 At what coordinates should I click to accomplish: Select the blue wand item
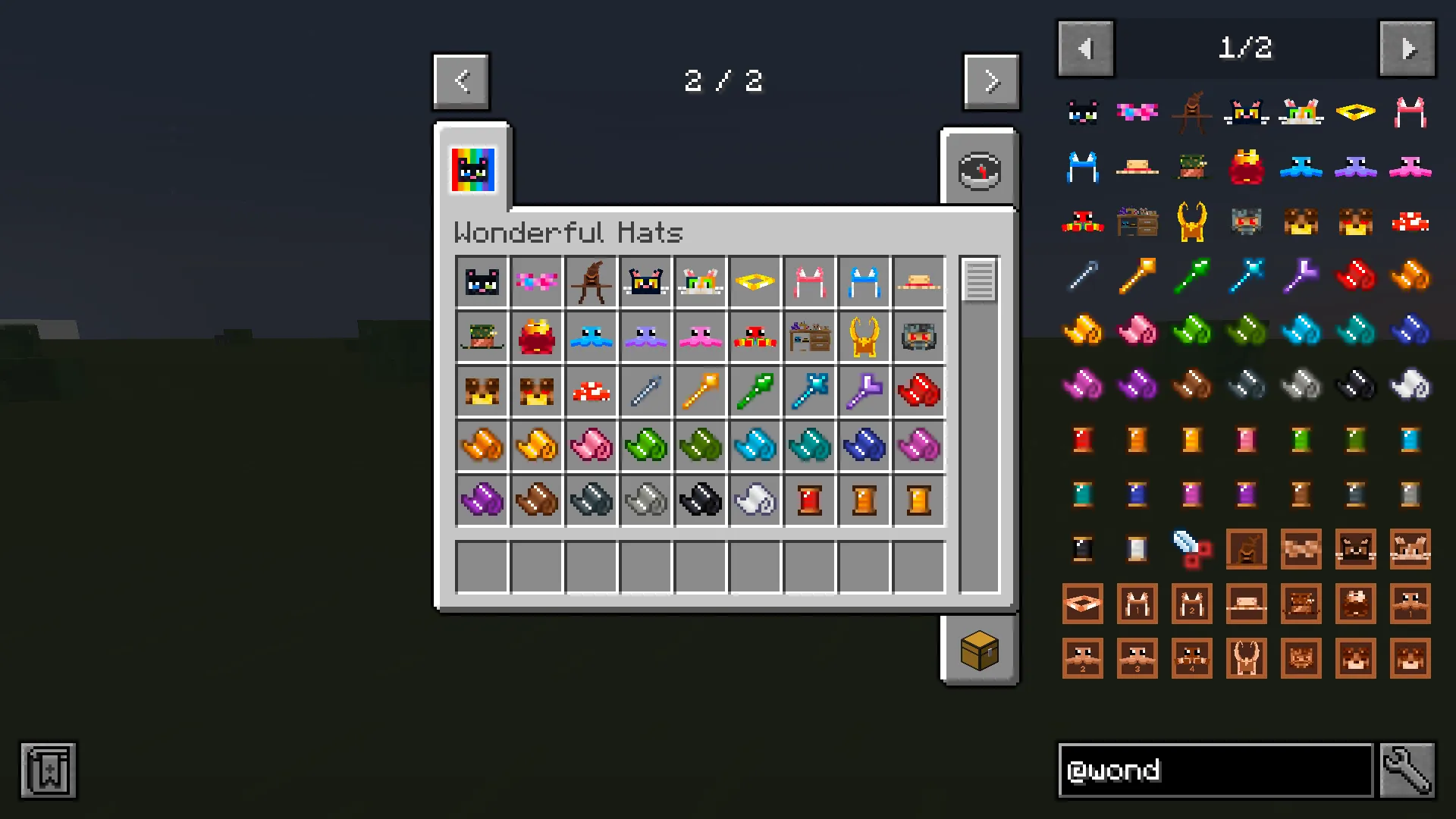(809, 391)
